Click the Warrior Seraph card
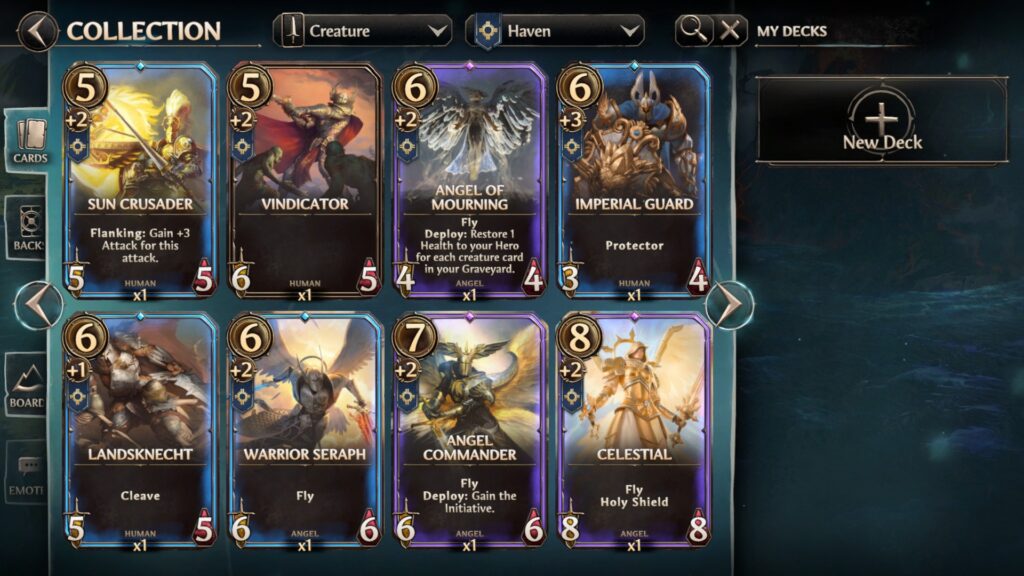The image size is (1024, 576). (305, 432)
